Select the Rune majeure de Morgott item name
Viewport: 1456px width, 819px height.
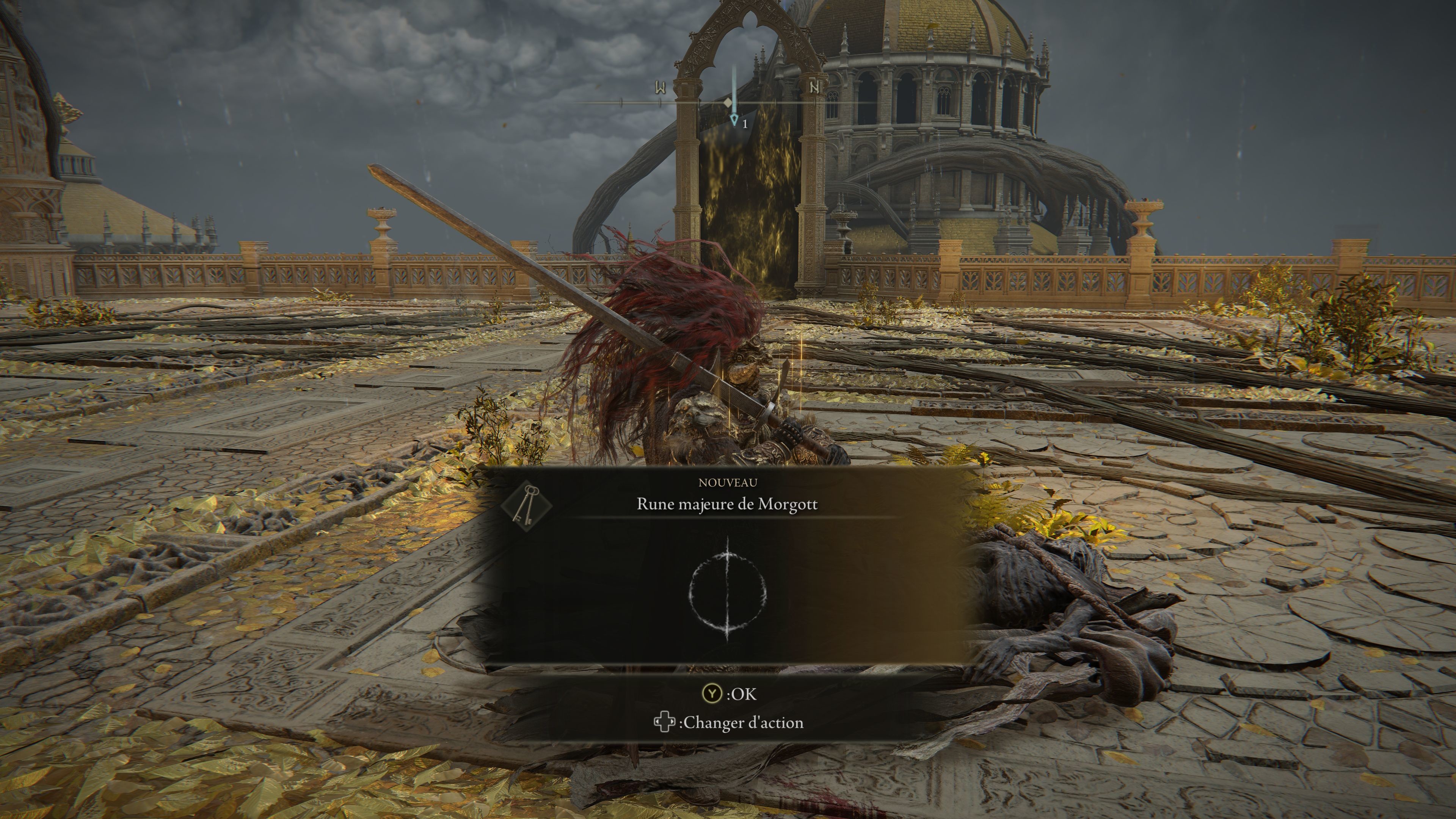pos(727,504)
